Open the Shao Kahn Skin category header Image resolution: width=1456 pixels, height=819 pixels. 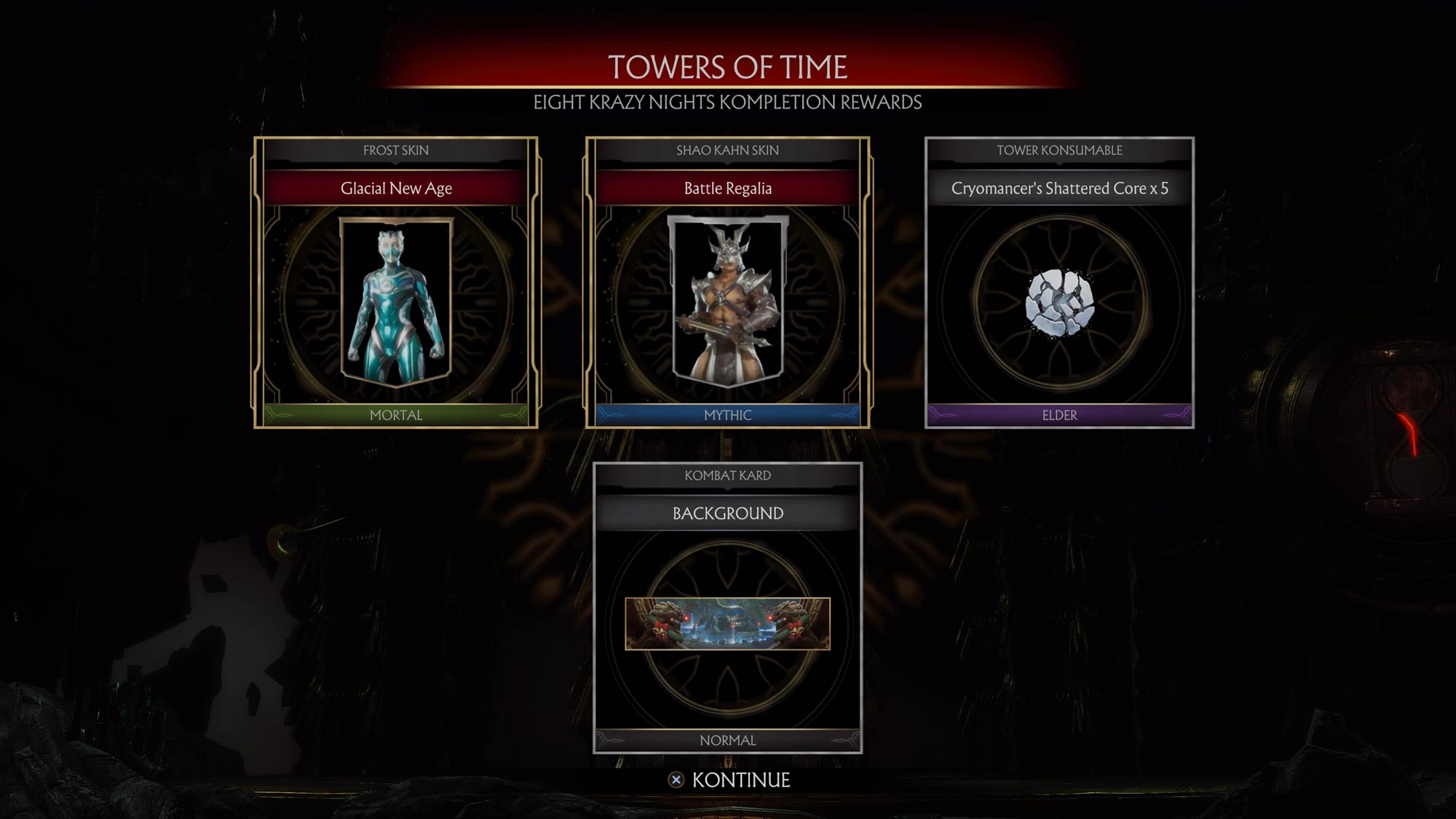[x=728, y=149]
